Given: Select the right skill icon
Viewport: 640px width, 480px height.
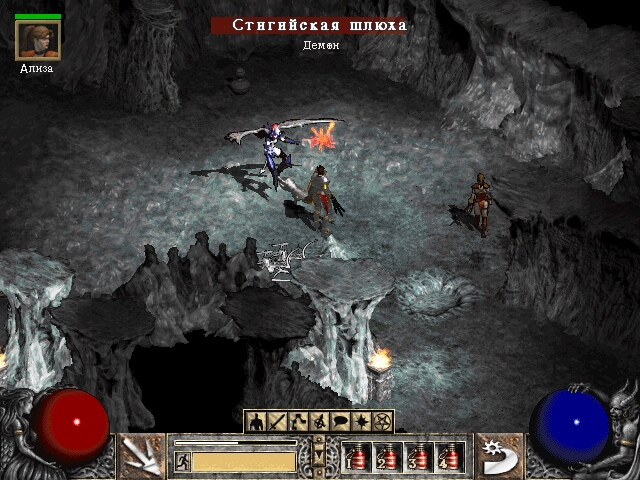Looking at the screenshot, I should click(x=497, y=456).
